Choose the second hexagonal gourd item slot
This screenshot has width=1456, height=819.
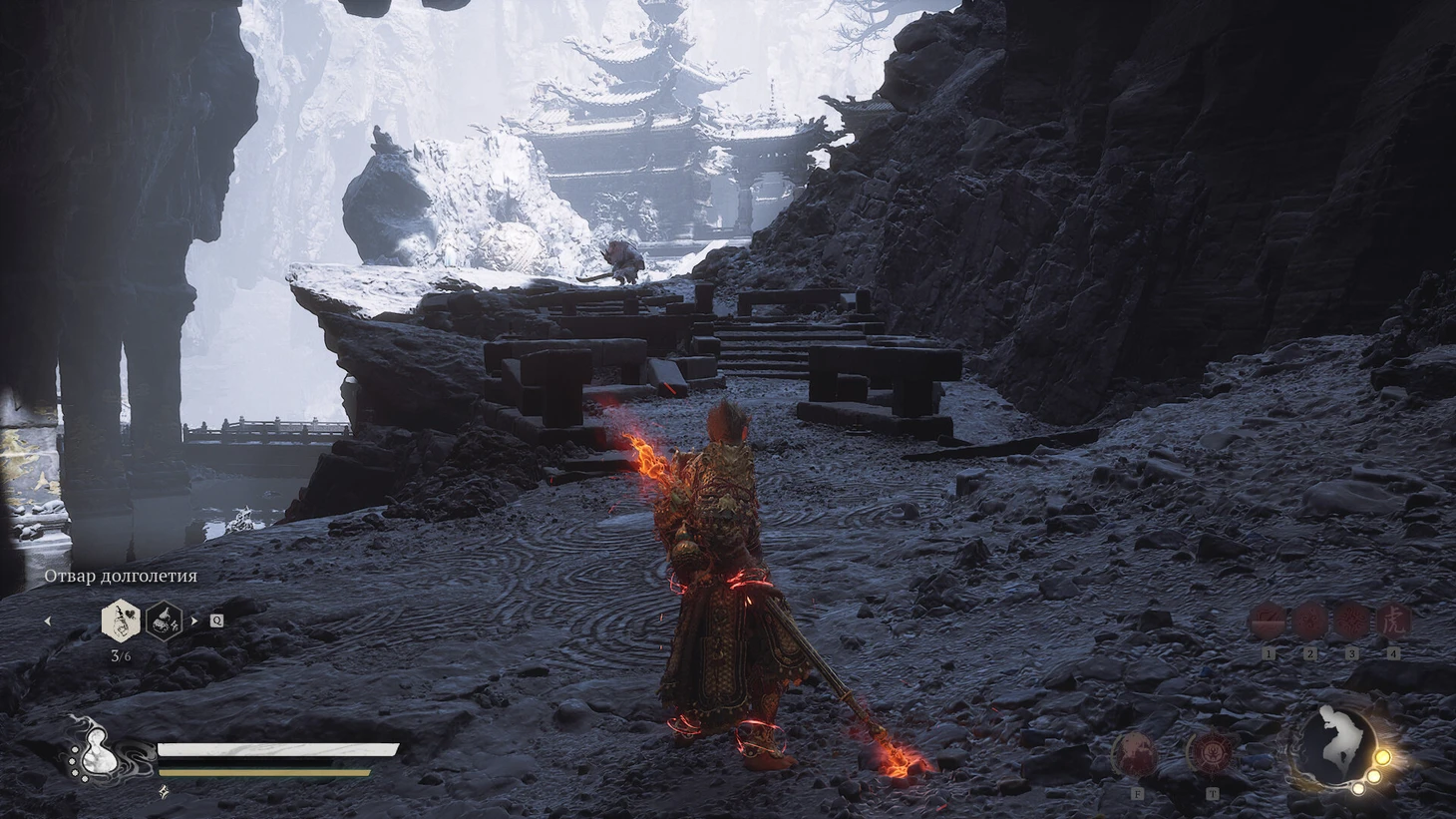click(164, 620)
